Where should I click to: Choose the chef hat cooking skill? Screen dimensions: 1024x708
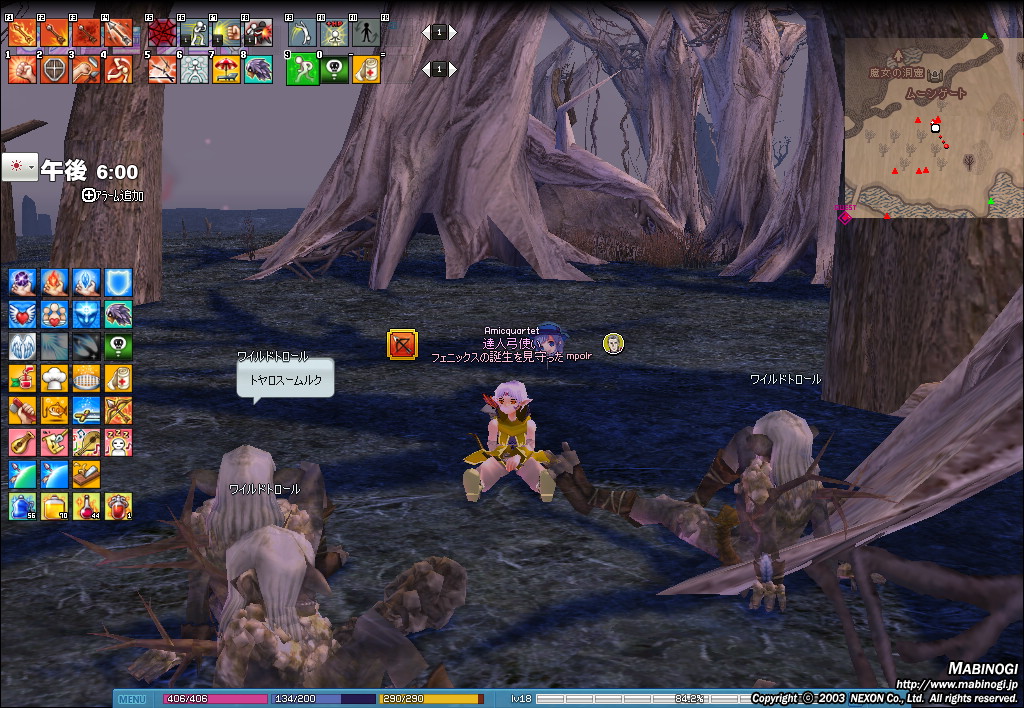[55, 378]
